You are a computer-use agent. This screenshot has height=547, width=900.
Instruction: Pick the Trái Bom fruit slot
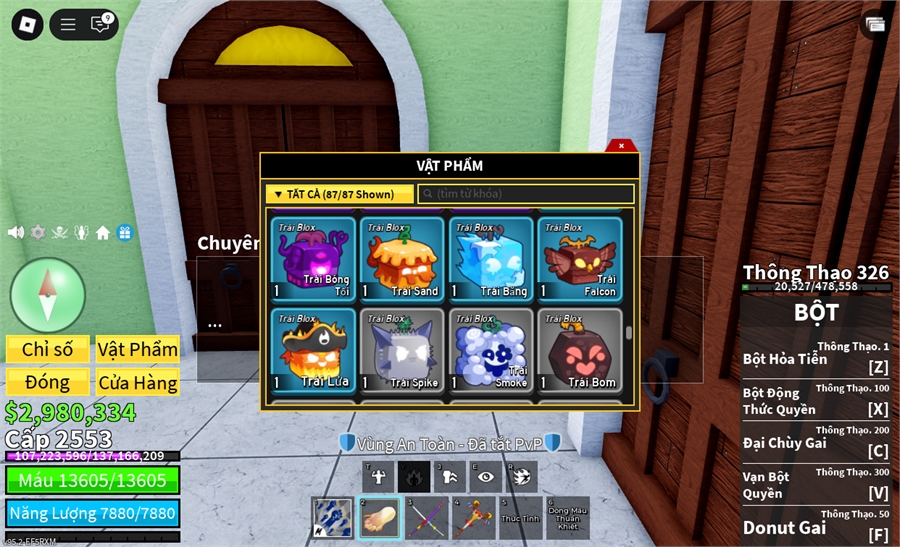pyautogui.click(x=580, y=350)
